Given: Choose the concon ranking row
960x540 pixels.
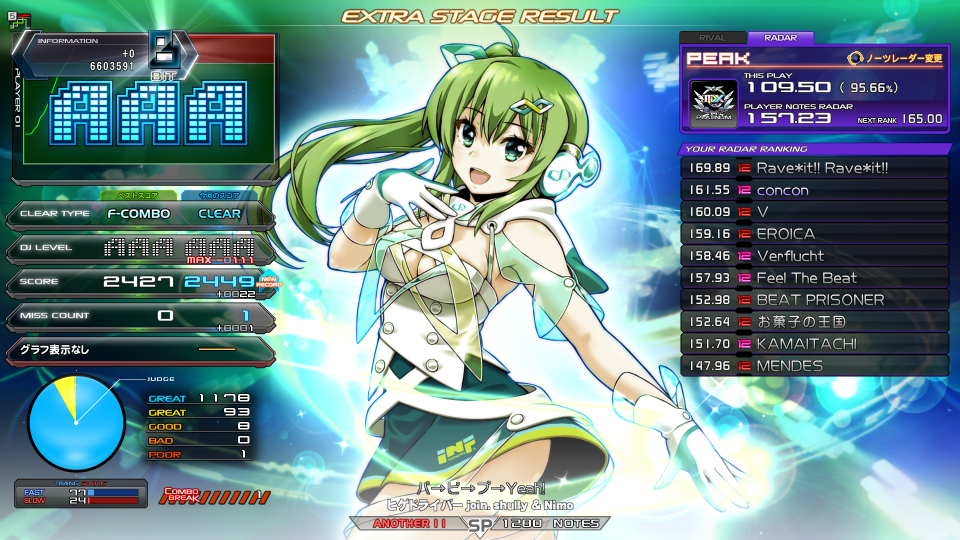Looking at the screenshot, I should (x=814, y=190).
